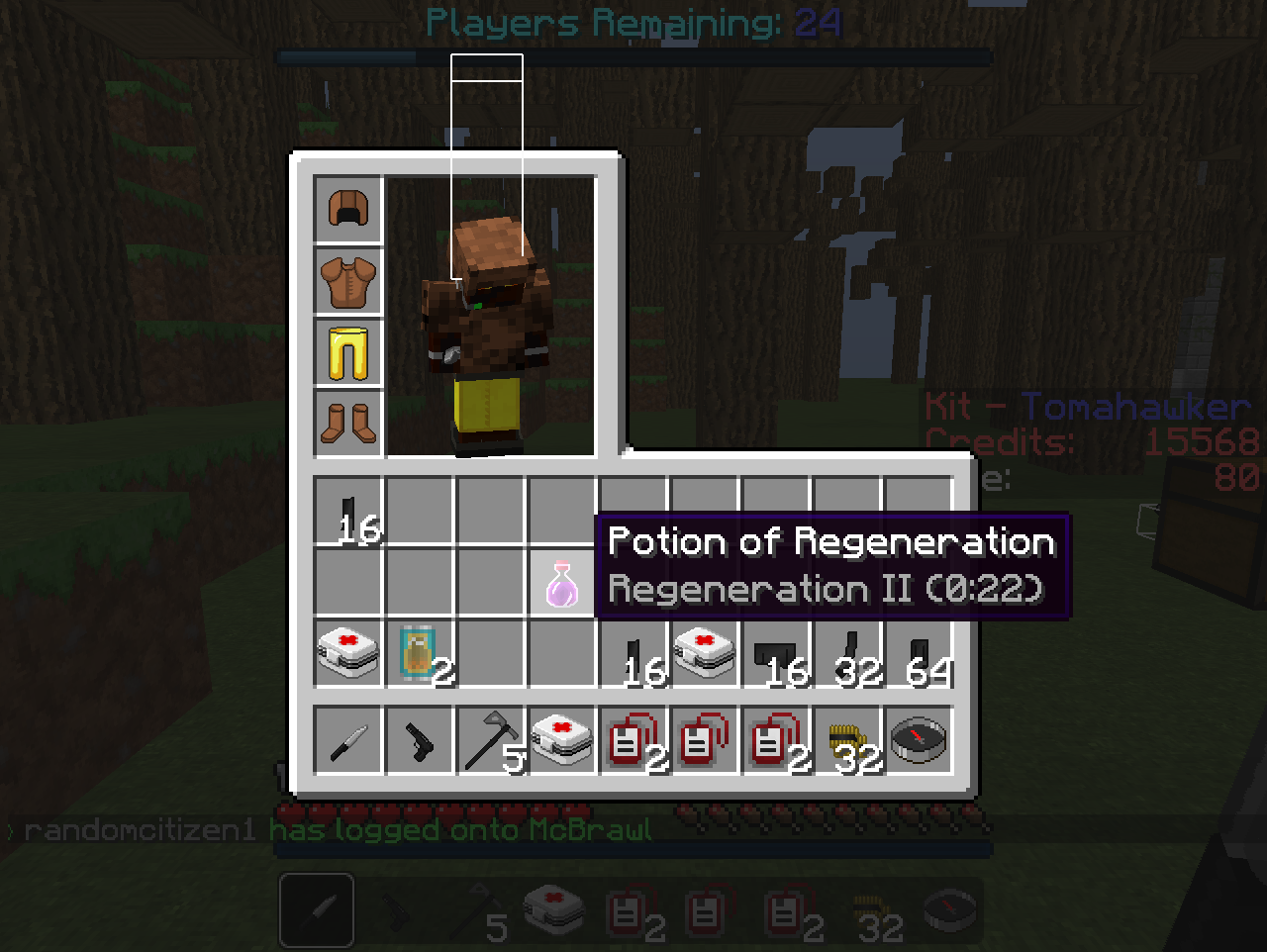This screenshot has height=952, width=1267.
Task: Grab the pink Potion of Regeneration
Action: (561, 583)
